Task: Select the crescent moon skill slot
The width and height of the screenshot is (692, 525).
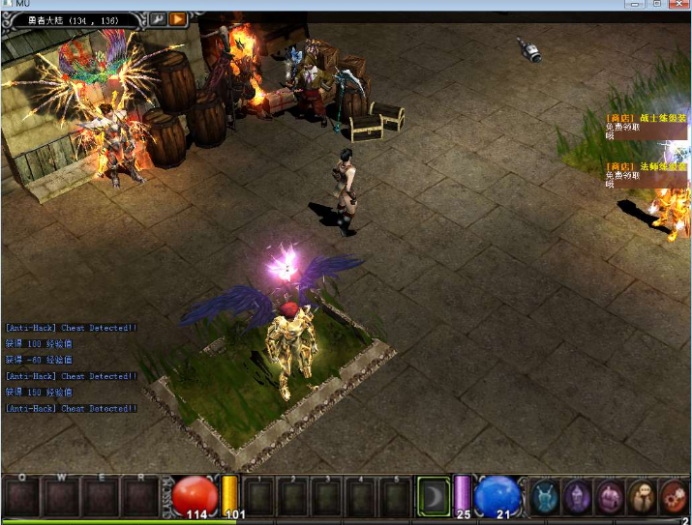Action: pyautogui.click(x=433, y=496)
